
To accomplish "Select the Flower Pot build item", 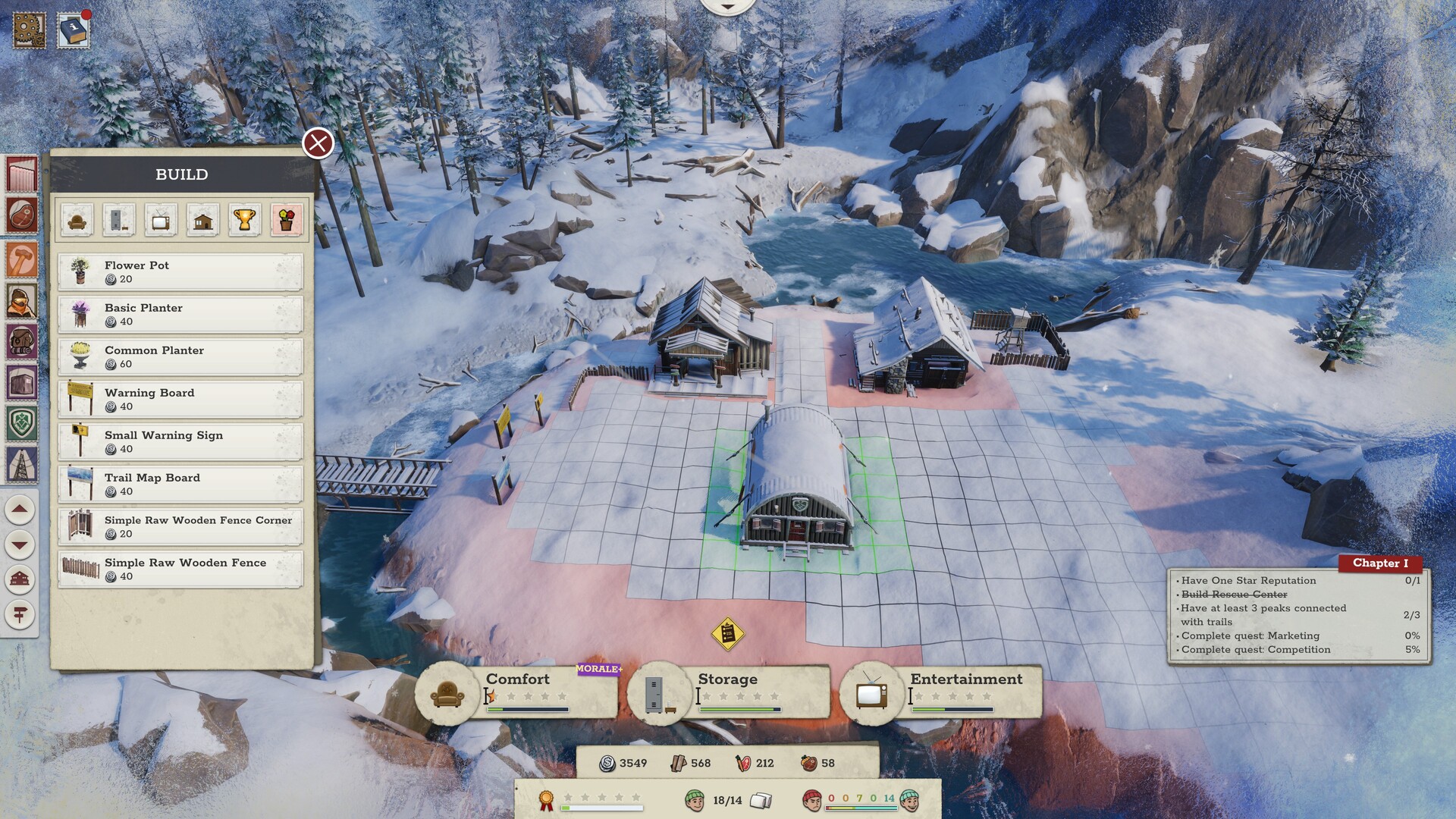I will [180, 272].
